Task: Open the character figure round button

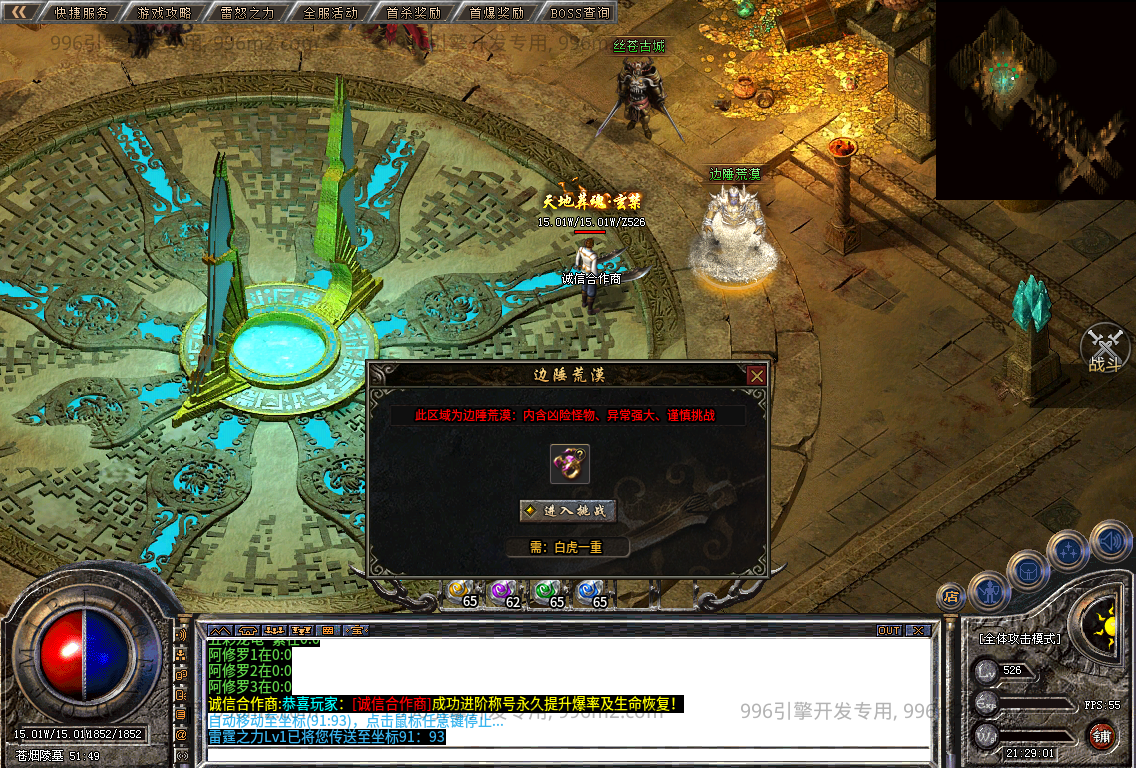Action: (988, 590)
